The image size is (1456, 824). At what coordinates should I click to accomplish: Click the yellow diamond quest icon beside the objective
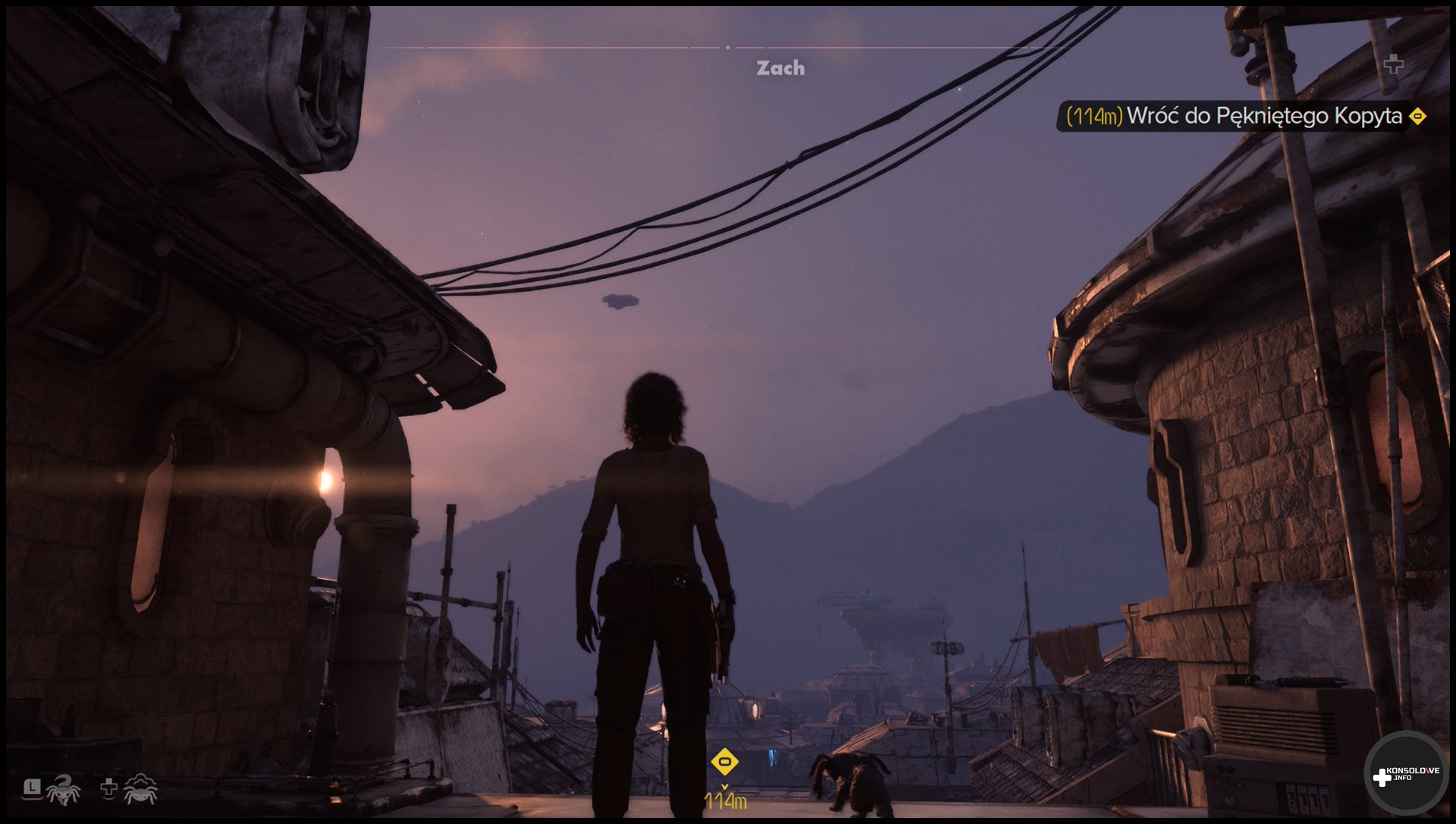pyautogui.click(x=1417, y=117)
